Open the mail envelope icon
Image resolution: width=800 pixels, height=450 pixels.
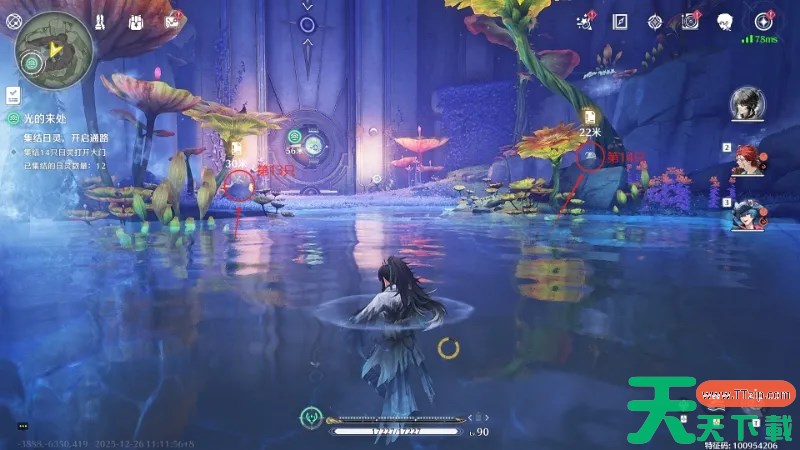click(x=176, y=21)
